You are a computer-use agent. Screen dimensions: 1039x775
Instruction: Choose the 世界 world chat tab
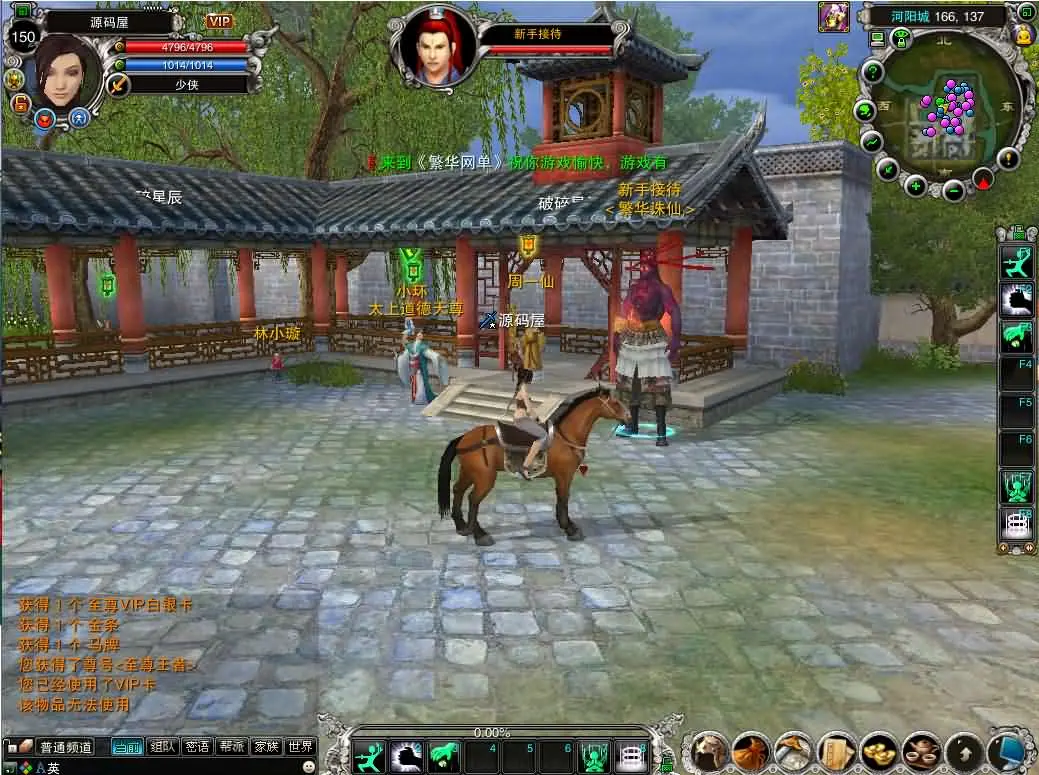pos(300,746)
